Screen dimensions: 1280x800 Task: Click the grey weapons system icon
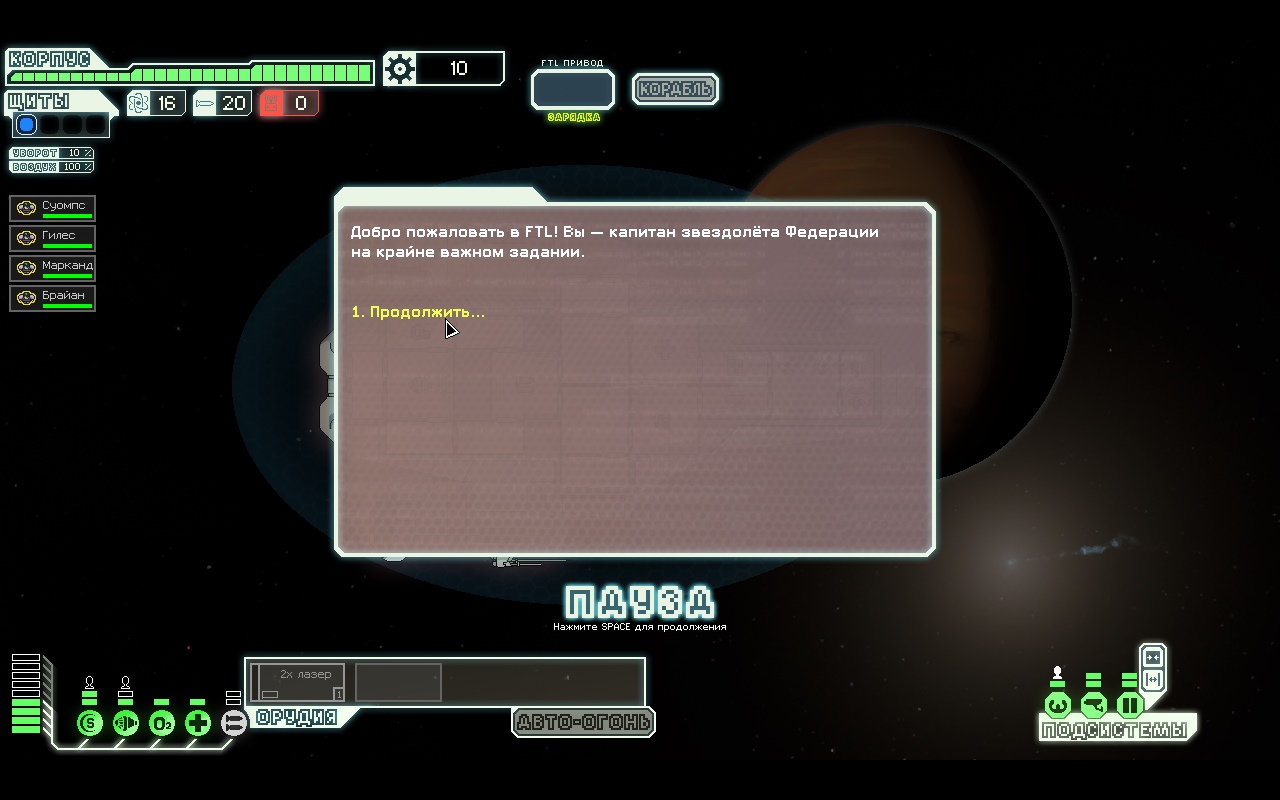tap(234, 723)
